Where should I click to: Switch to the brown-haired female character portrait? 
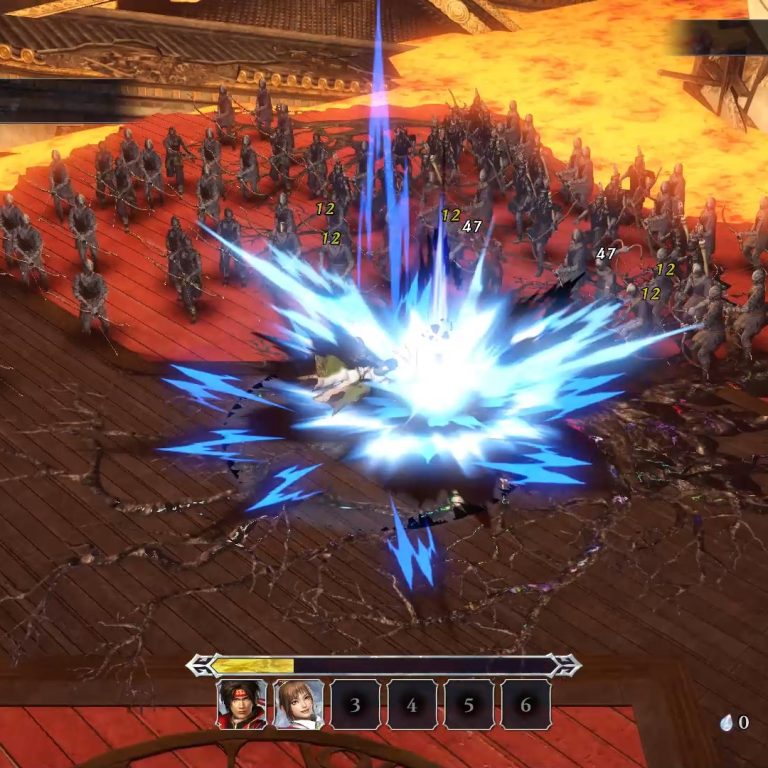(299, 704)
